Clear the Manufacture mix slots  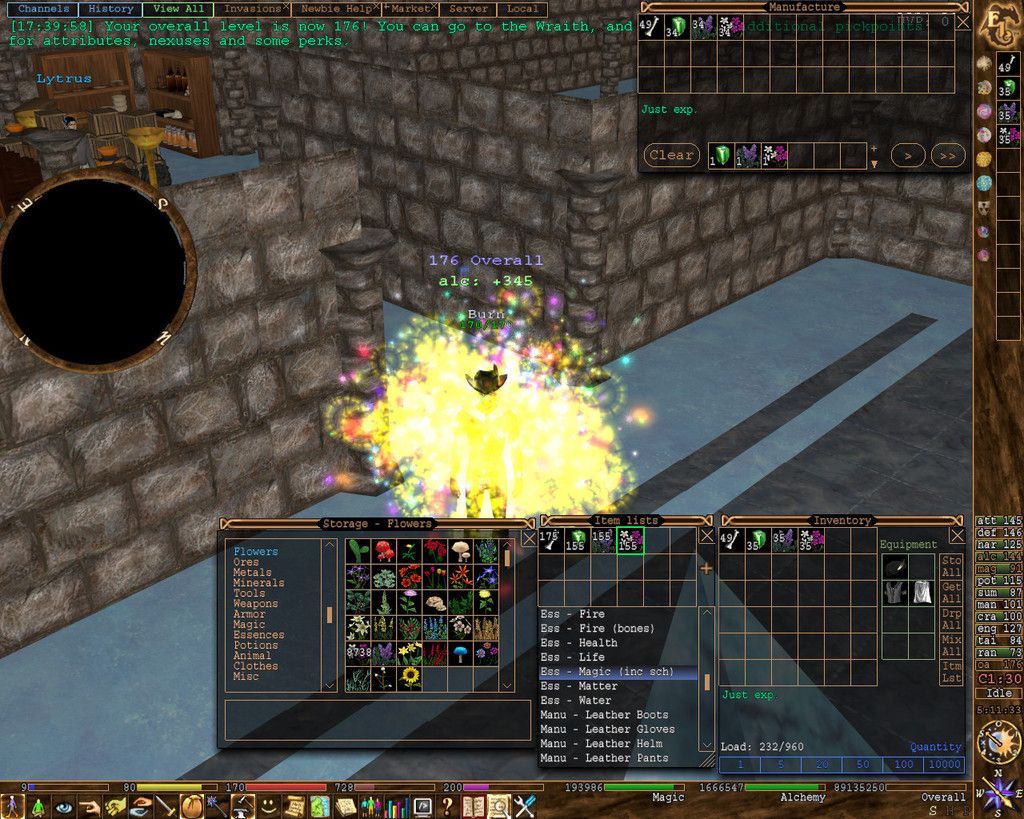670,155
